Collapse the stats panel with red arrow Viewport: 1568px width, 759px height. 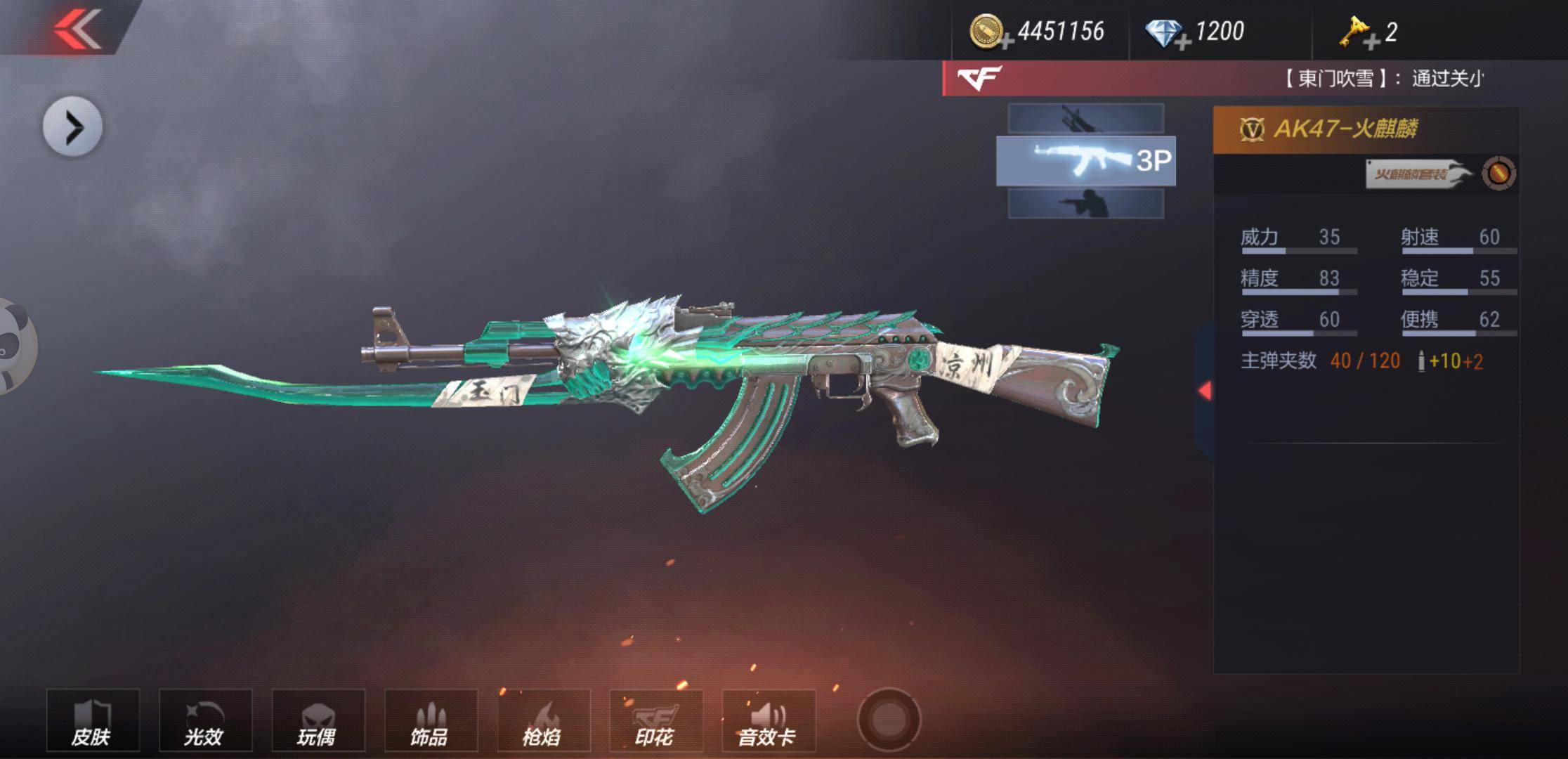pos(1204,391)
